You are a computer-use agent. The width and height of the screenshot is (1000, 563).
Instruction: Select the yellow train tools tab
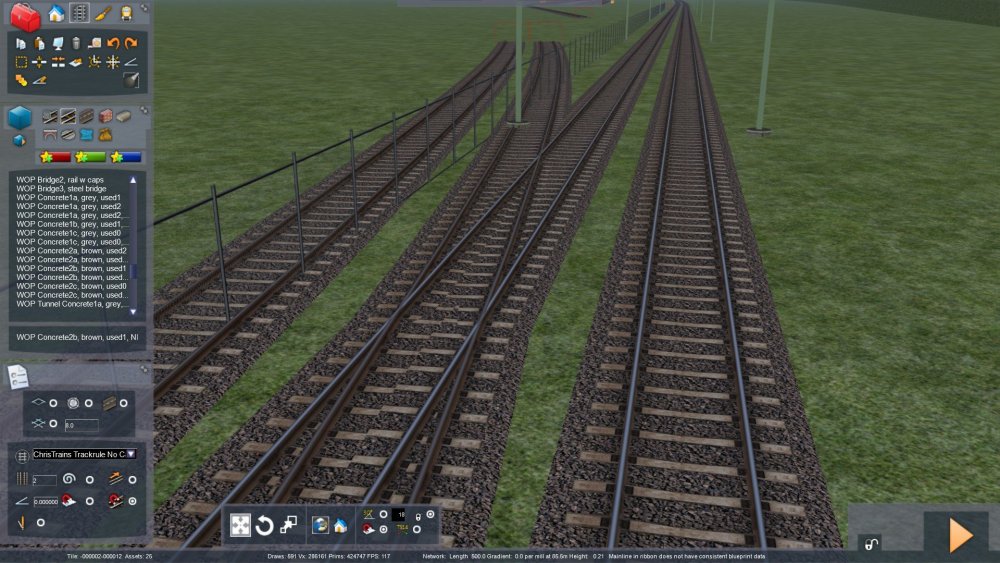[x=127, y=13]
